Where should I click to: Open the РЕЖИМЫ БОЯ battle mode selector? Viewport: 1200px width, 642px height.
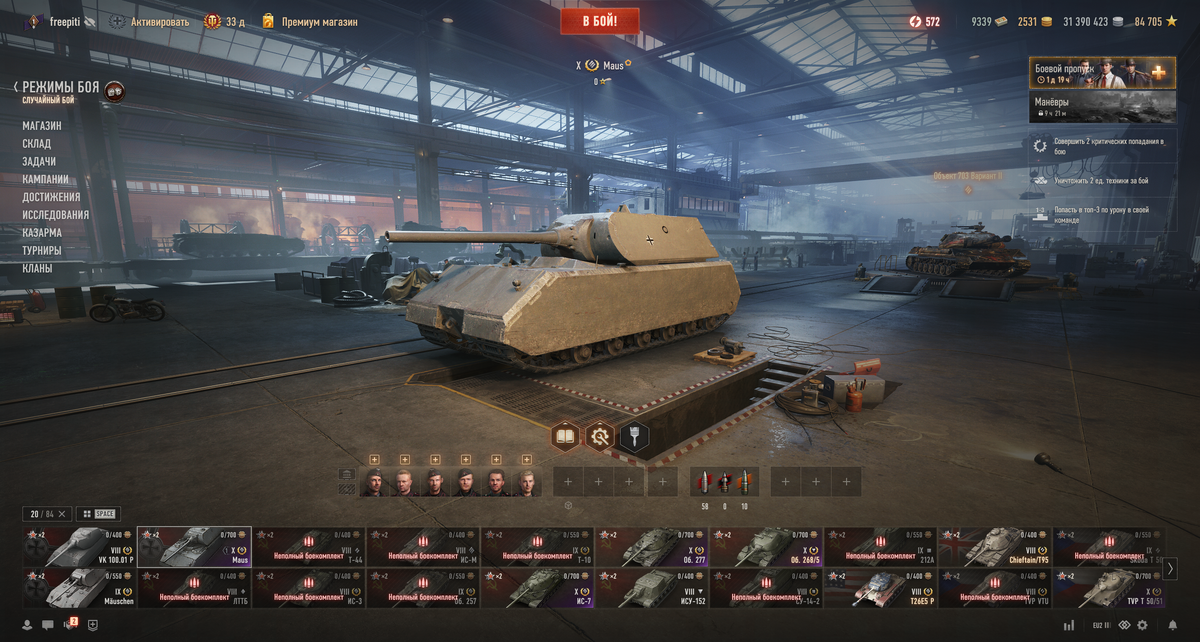click(61, 89)
